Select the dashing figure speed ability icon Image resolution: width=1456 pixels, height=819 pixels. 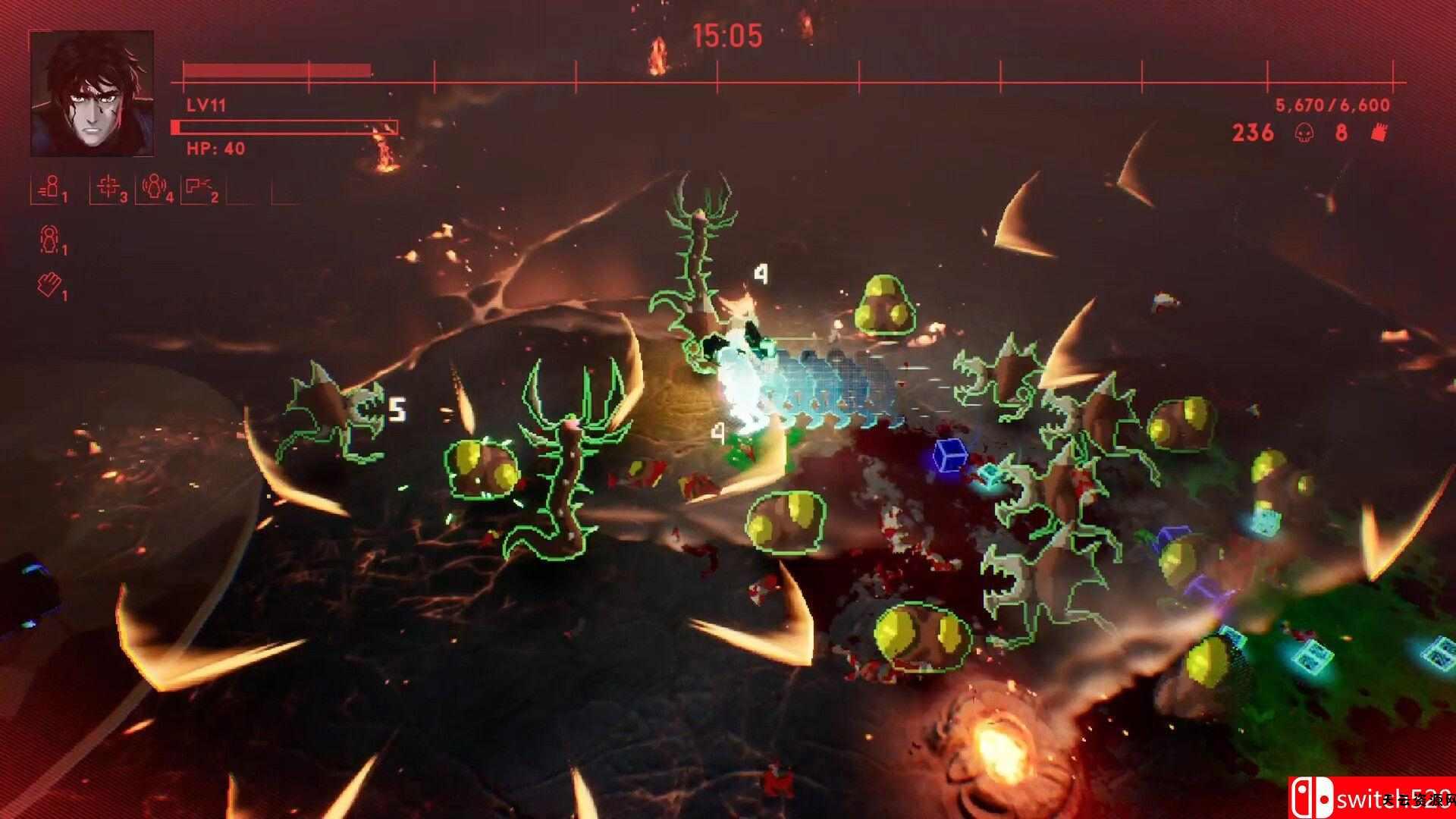(50, 188)
